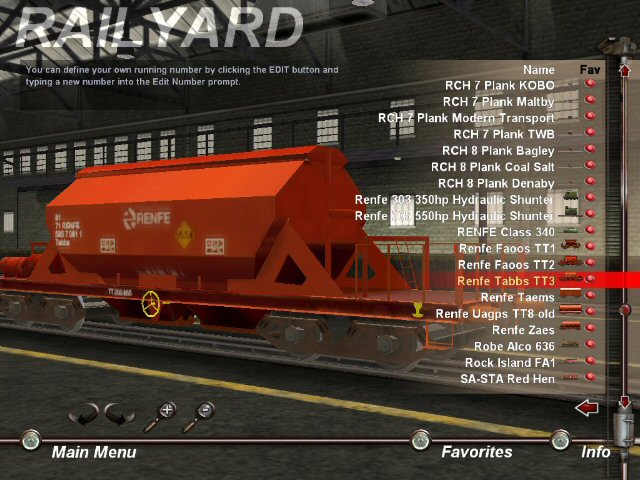640x480 pixels.
Task: Select RCH 7 Plank KOBO from the list
Action: pyautogui.click(x=498, y=86)
